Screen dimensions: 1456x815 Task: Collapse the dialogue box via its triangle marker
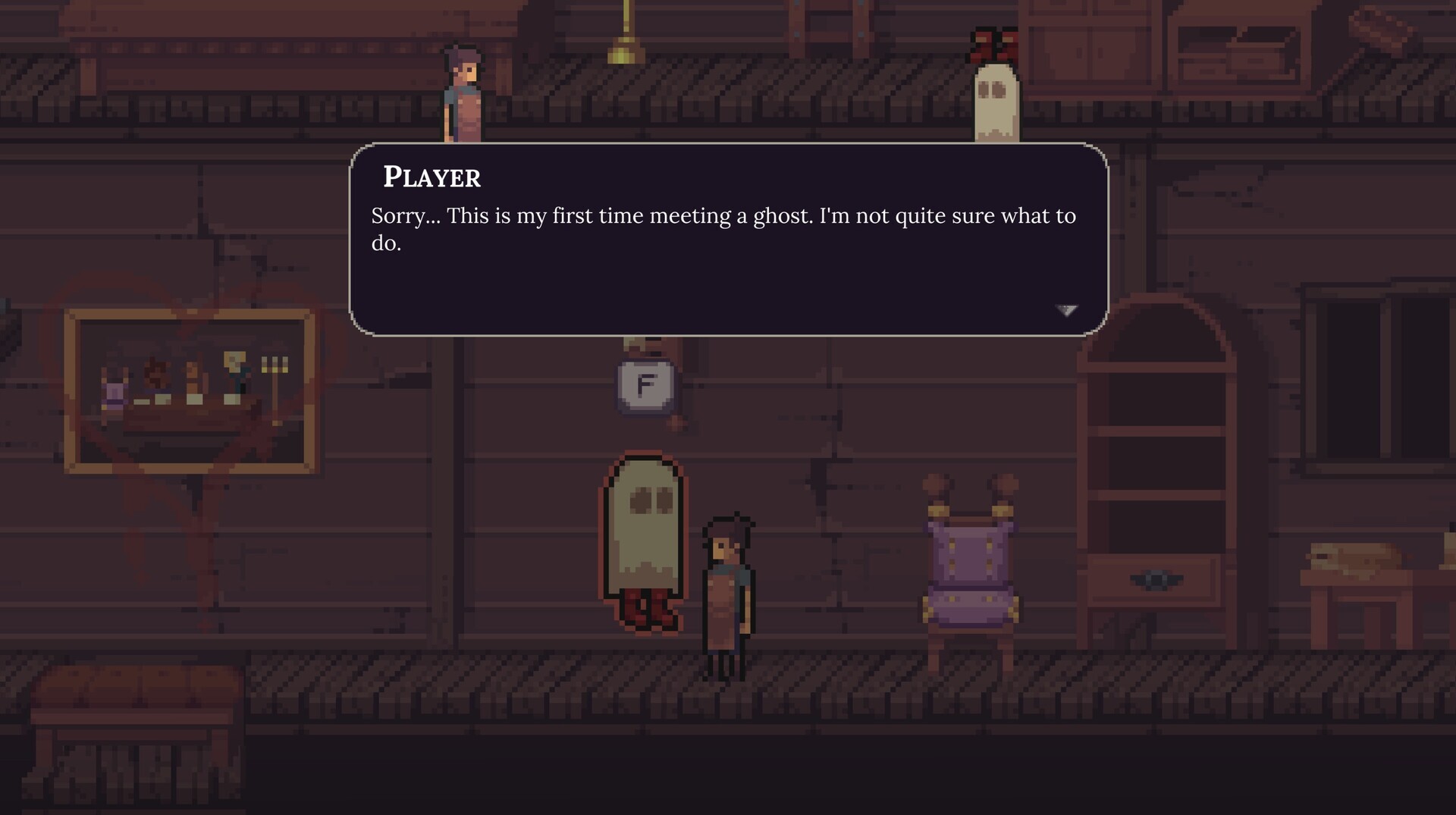coord(1065,310)
